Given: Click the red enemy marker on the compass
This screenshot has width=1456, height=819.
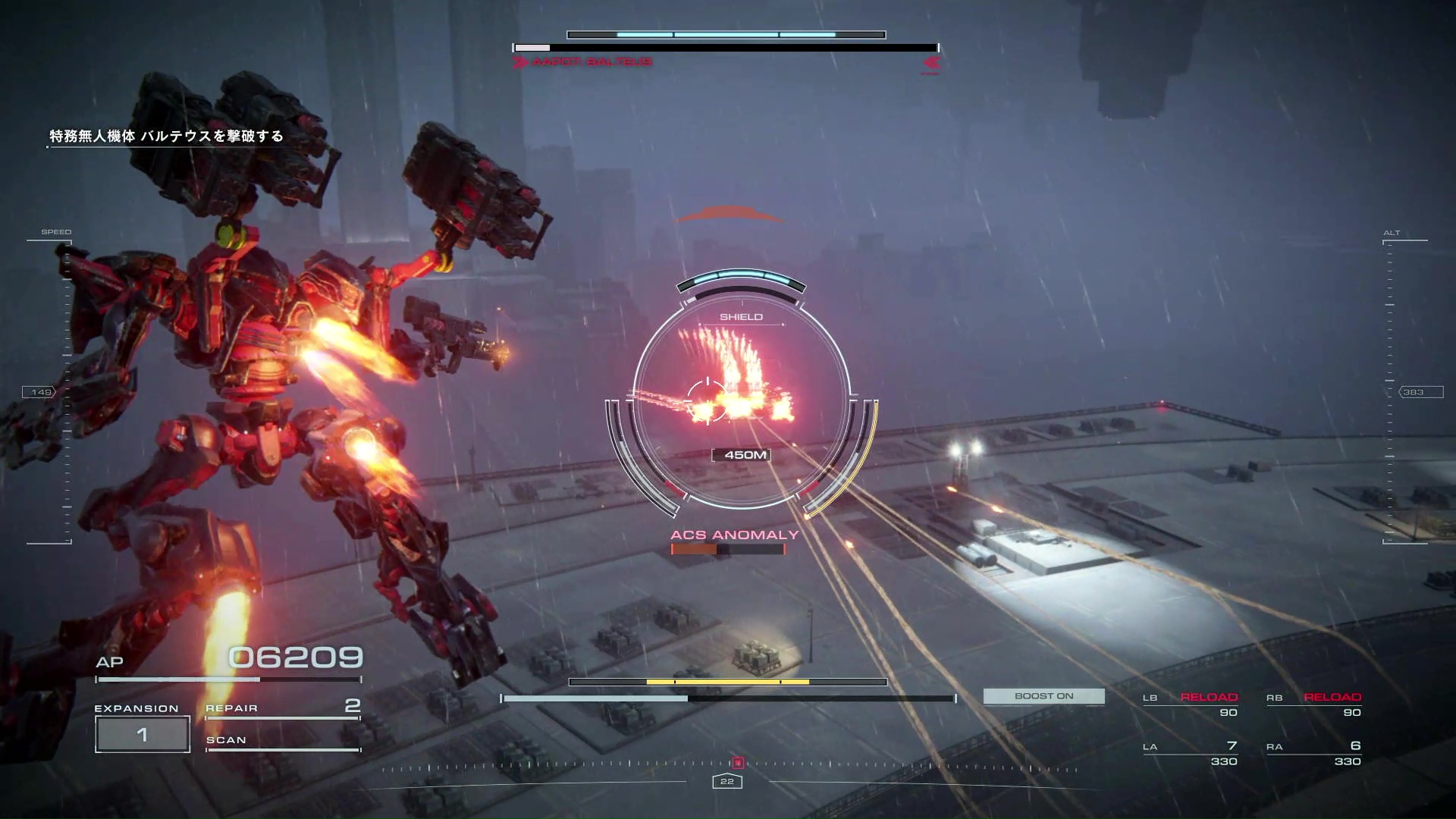Looking at the screenshot, I should (x=737, y=763).
